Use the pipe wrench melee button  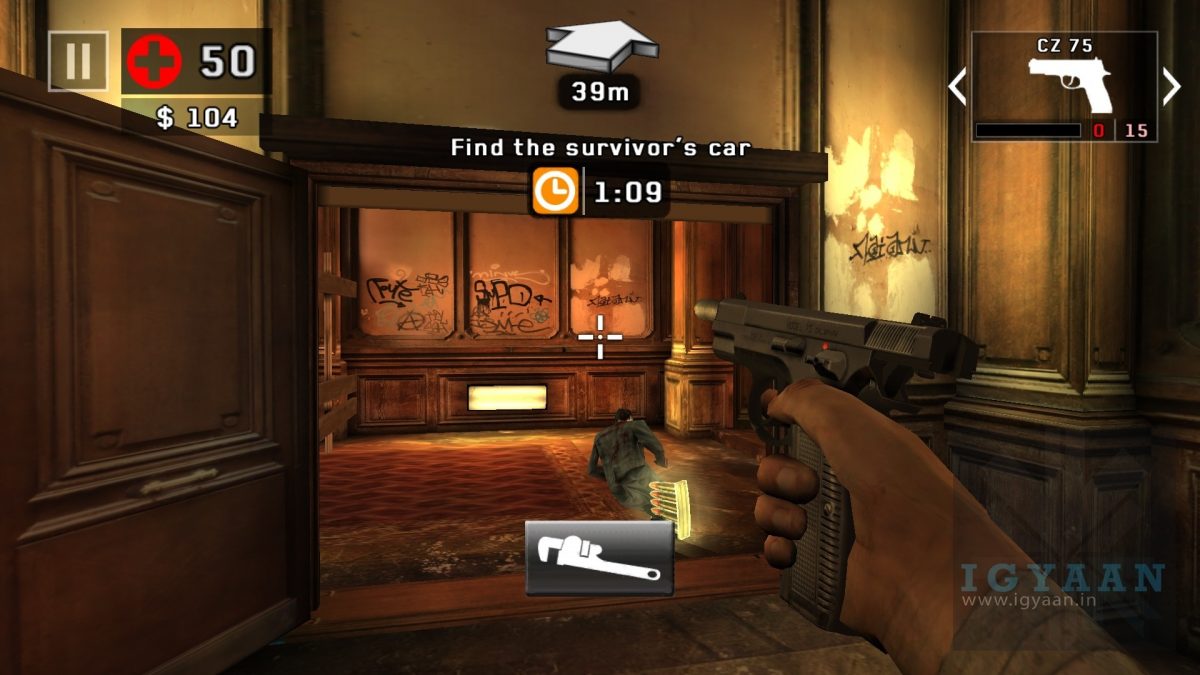(599, 558)
